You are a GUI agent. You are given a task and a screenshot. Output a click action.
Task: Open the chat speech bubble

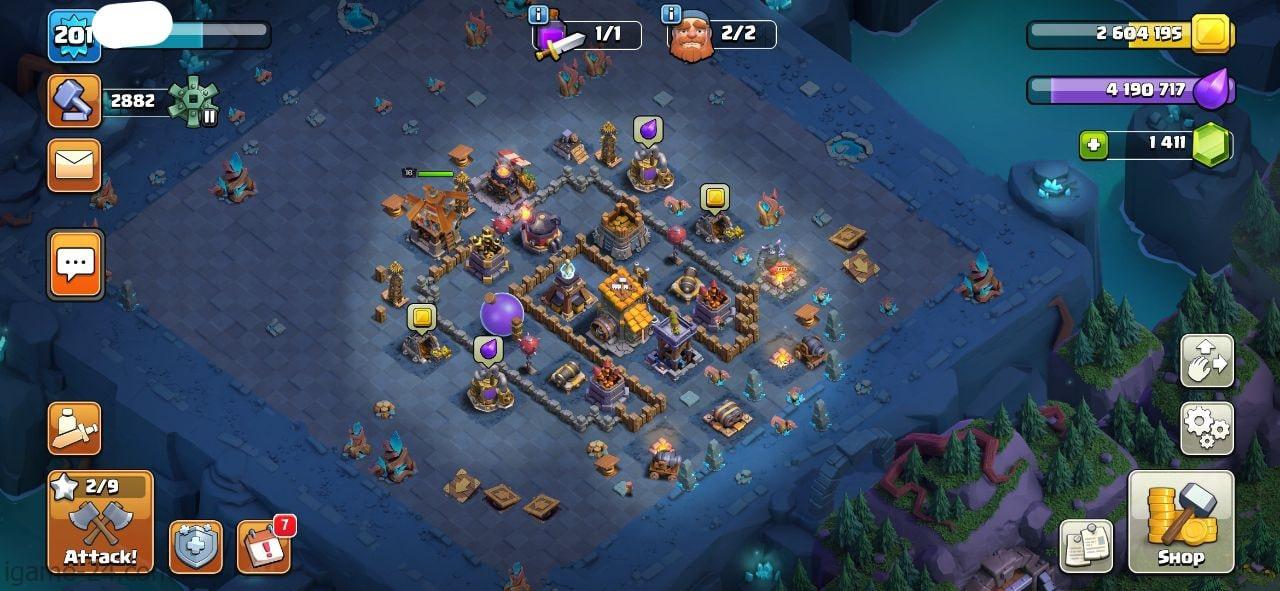click(x=75, y=264)
